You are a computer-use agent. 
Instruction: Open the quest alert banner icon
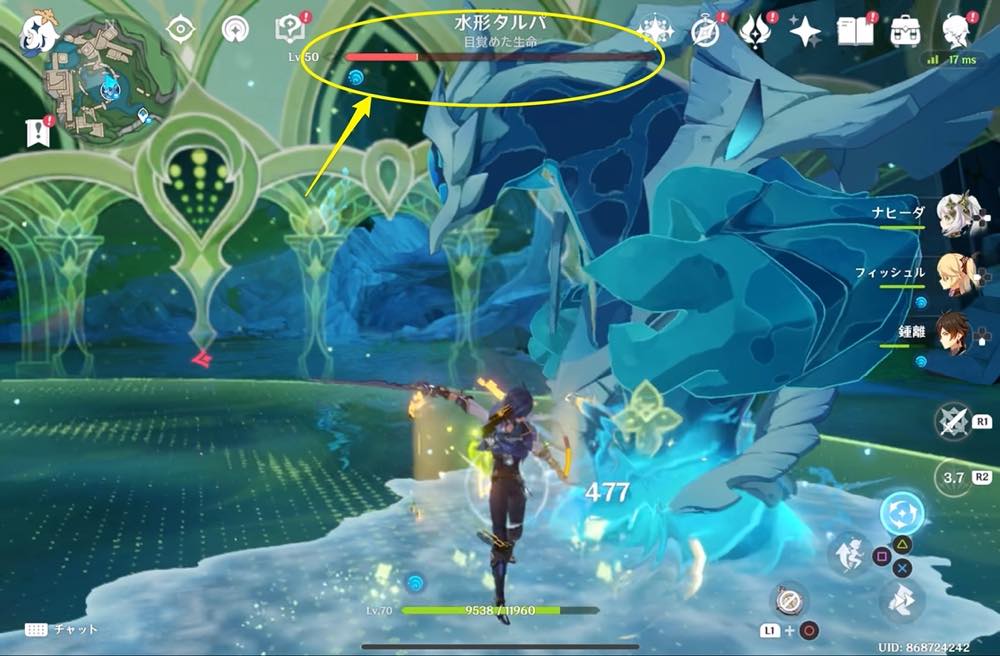[38, 131]
